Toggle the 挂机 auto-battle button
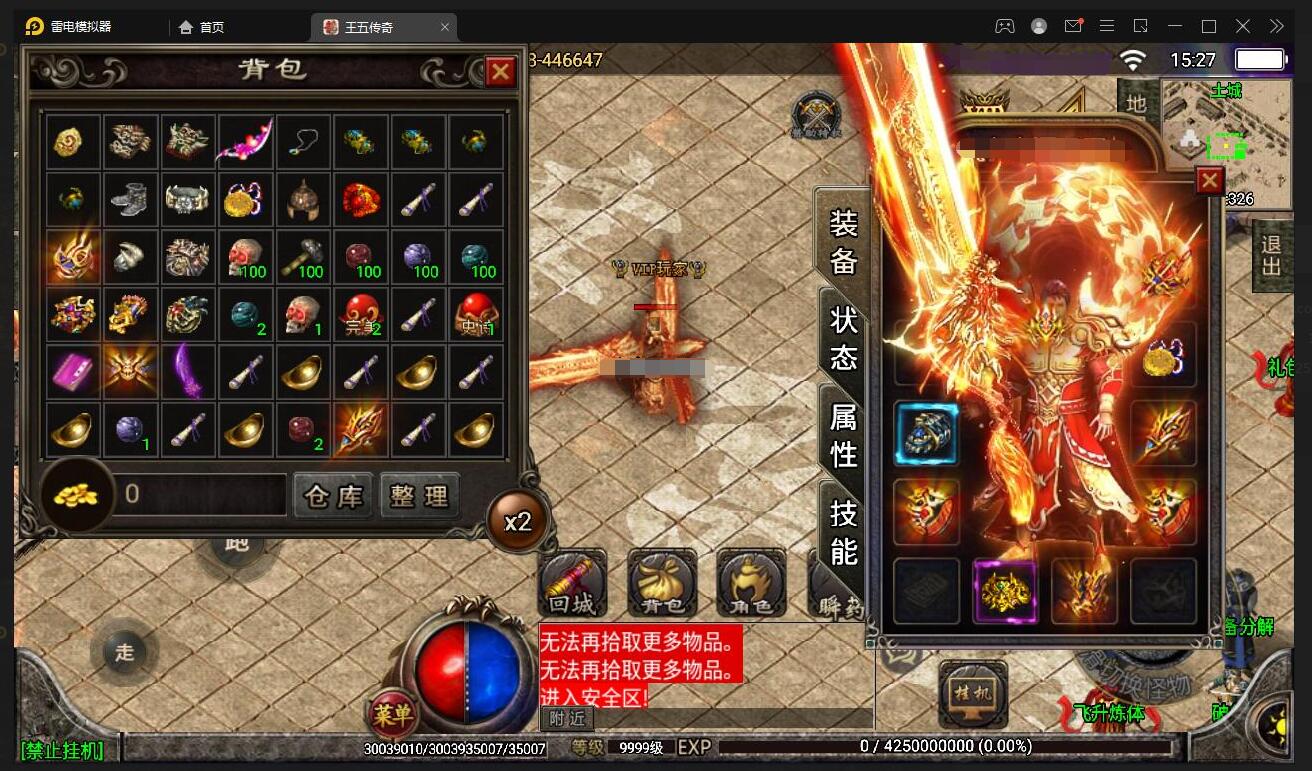Image resolution: width=1312 pixels, height=771 pixels. [971, 692]
